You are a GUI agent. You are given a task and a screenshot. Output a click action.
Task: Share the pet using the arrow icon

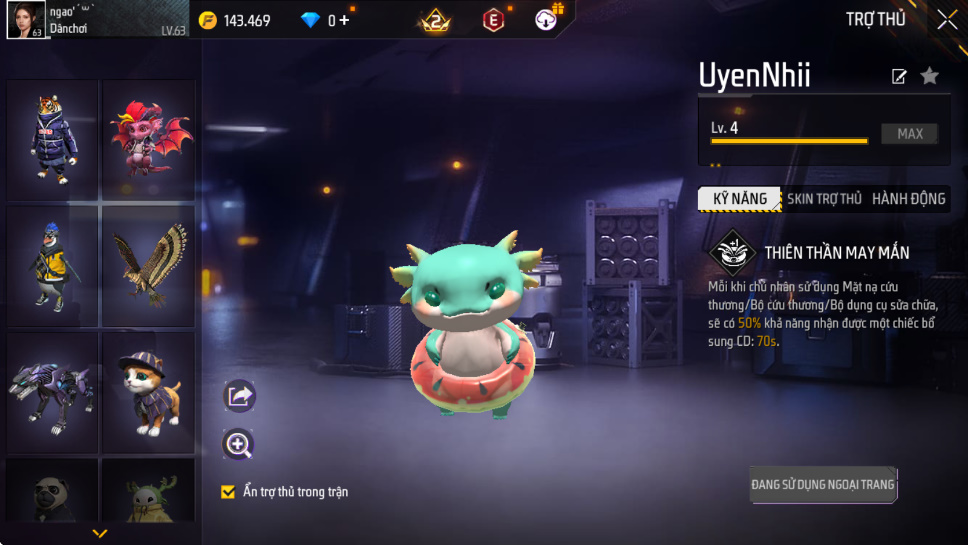(x=239, y=396)
